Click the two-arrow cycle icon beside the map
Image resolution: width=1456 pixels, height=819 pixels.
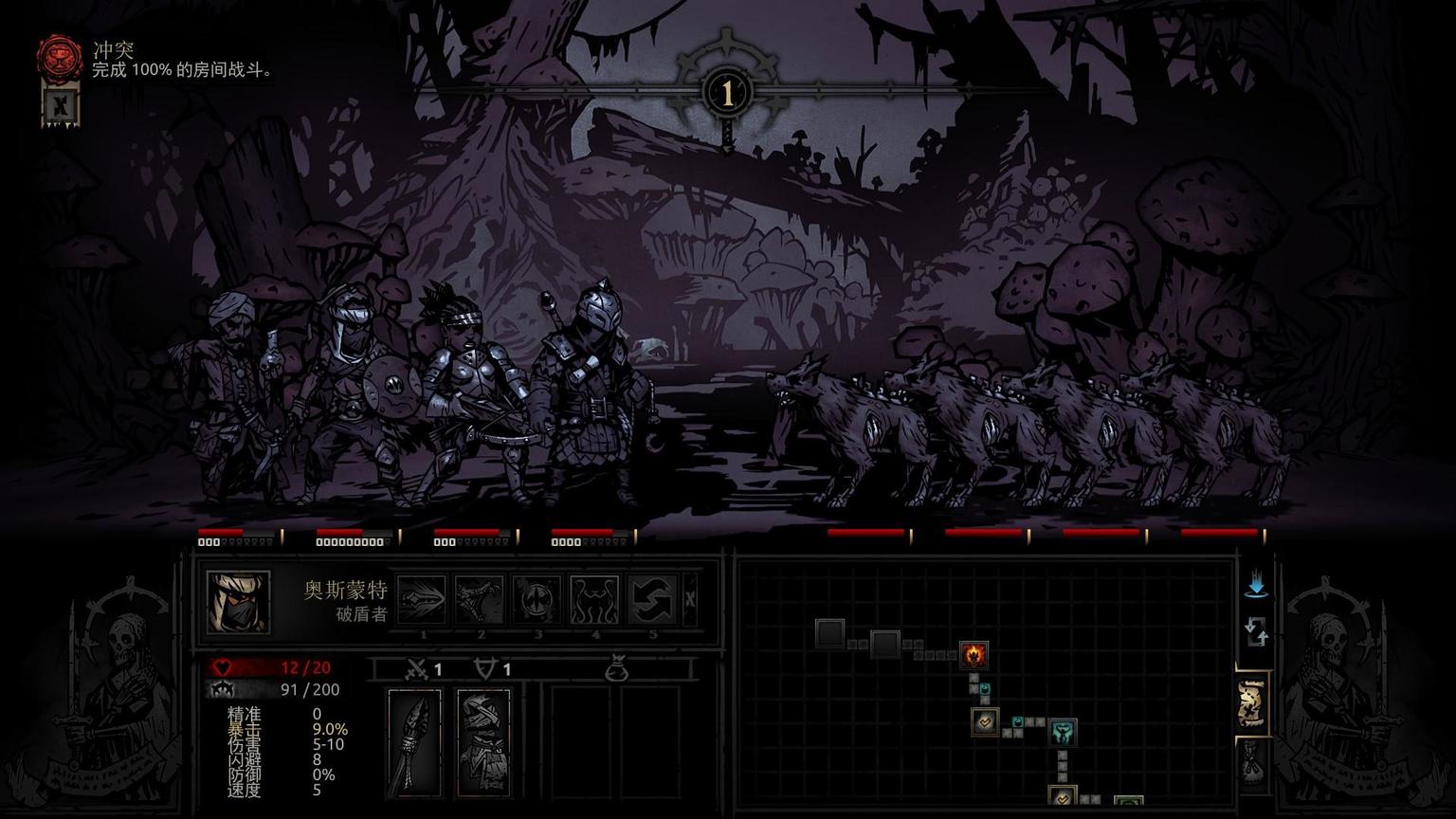pyautogui.click(x=1256, y=632)
